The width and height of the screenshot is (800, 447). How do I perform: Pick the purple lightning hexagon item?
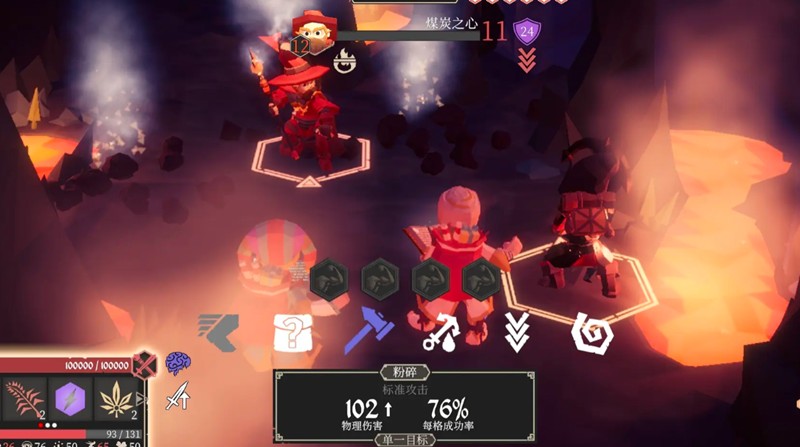point(72,400)
